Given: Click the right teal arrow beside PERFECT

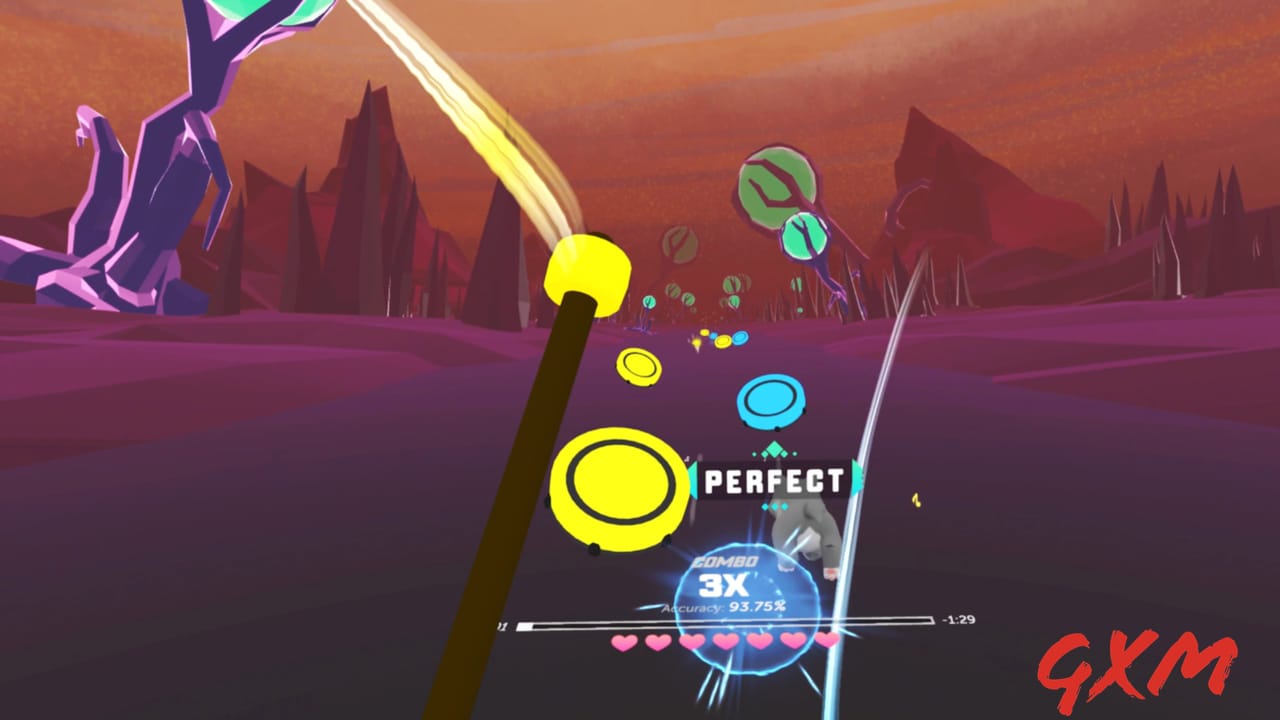Looking at the screenshot, I should (x=856, y=479).
